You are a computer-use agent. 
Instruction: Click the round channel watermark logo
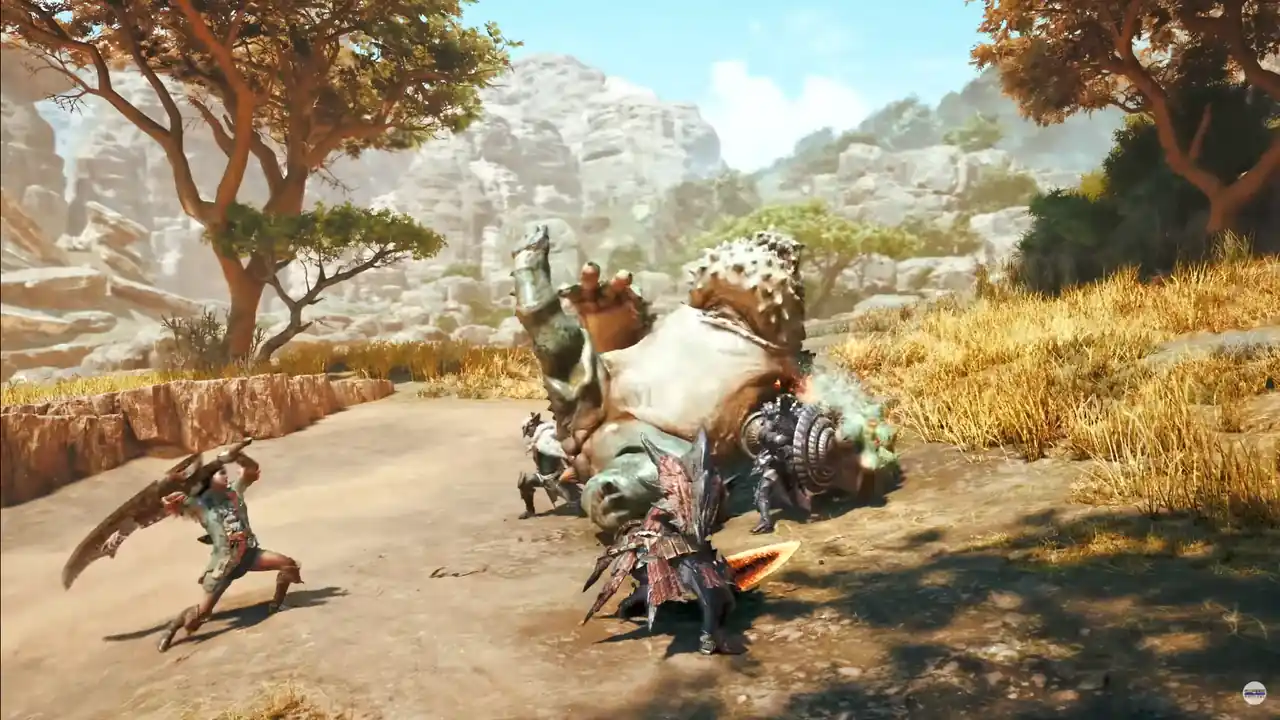pyautogui.click(x=1254, y=693)
